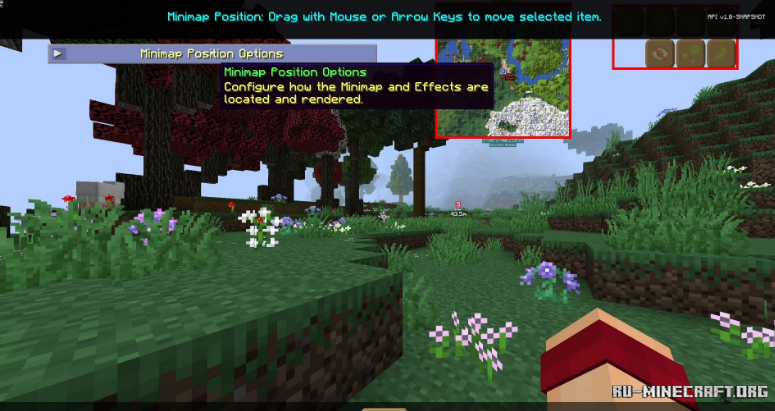Click the Minimap Position Options bar

(x=211, y=54)
